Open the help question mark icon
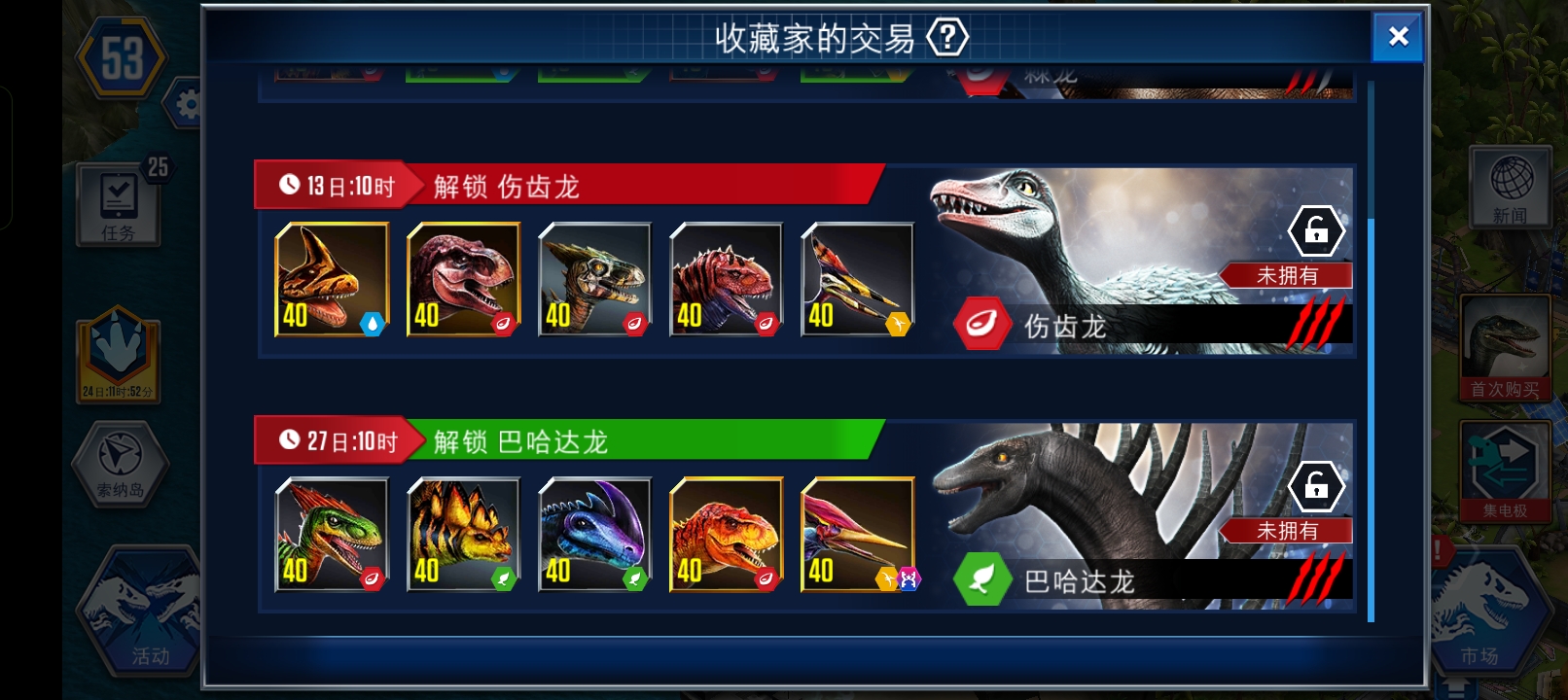Screen dimensions: 1568x700 [945, 35]
